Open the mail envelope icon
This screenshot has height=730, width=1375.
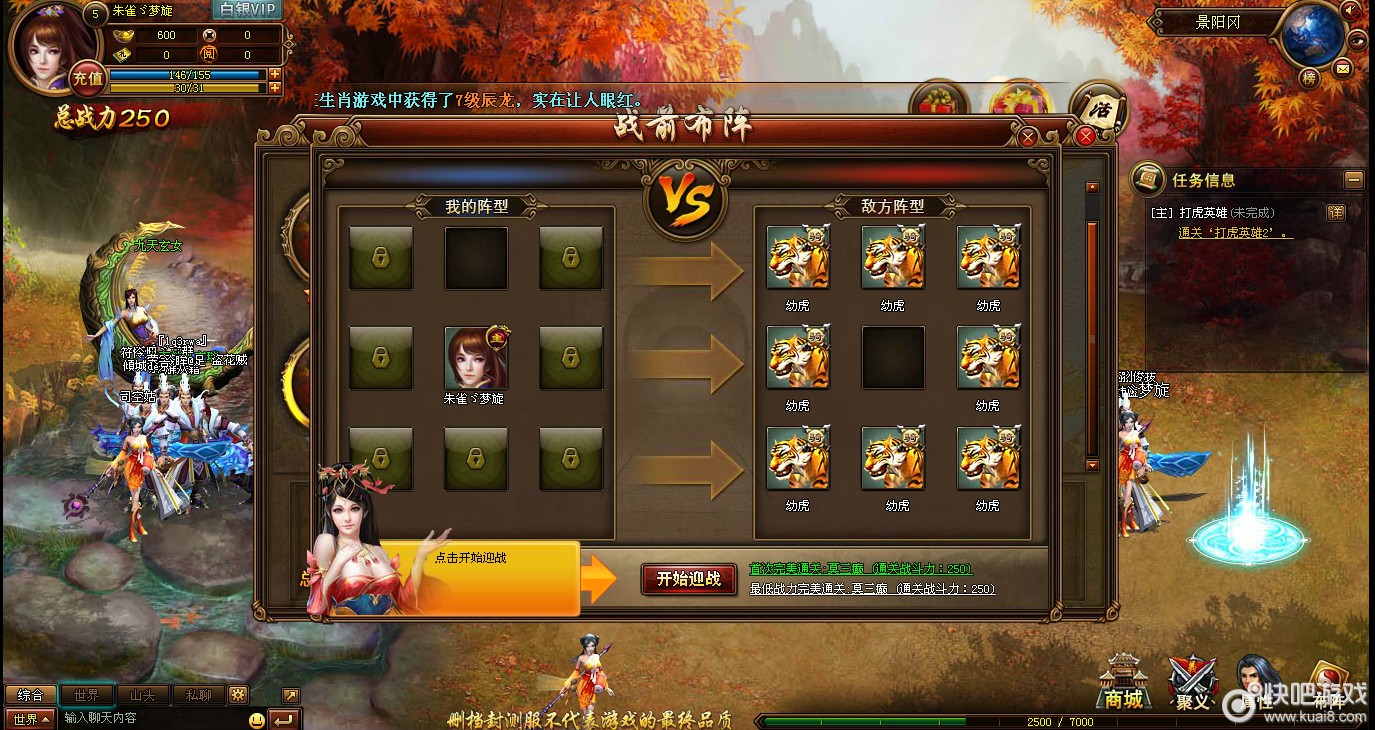click(1342, 68)
